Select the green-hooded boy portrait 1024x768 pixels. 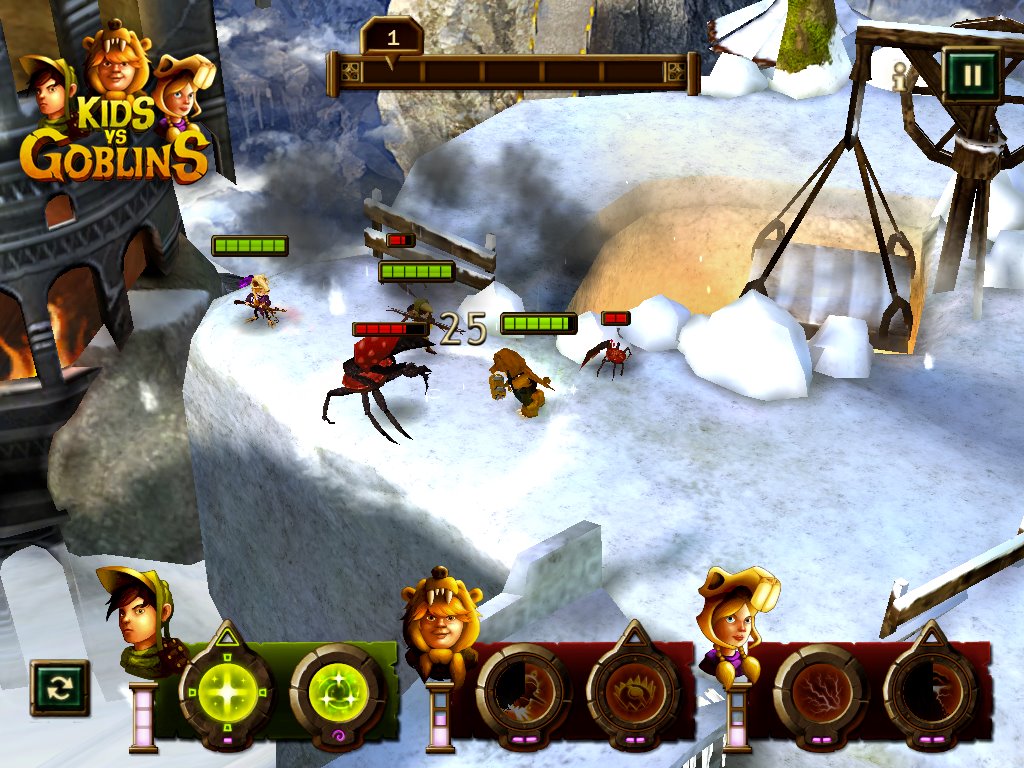pyautogui.click(x=140, y=615)
